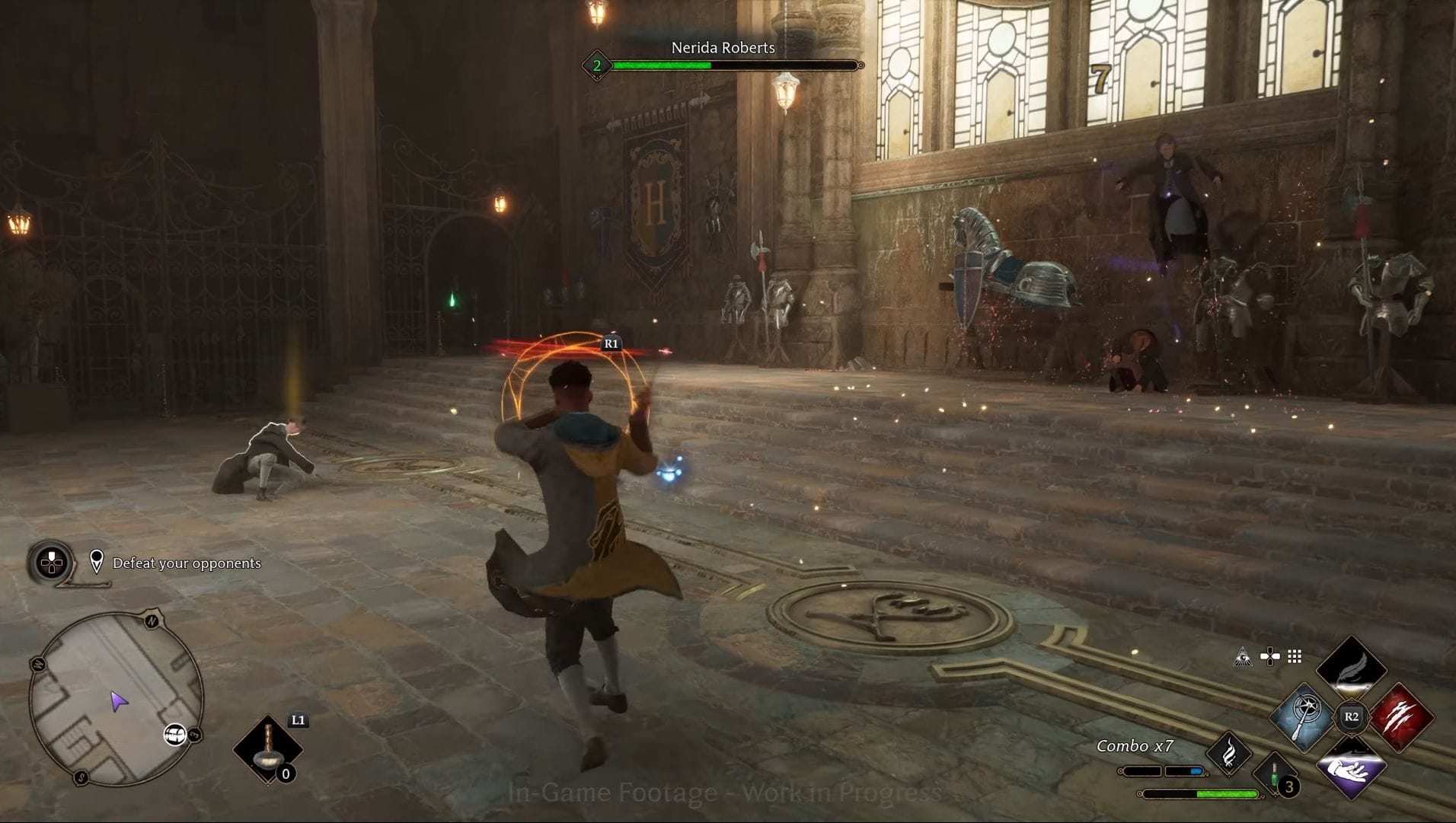This screenshot has height=823, width=1456.
Task: Use the purple open hand spell
Action: (1351, 767)
